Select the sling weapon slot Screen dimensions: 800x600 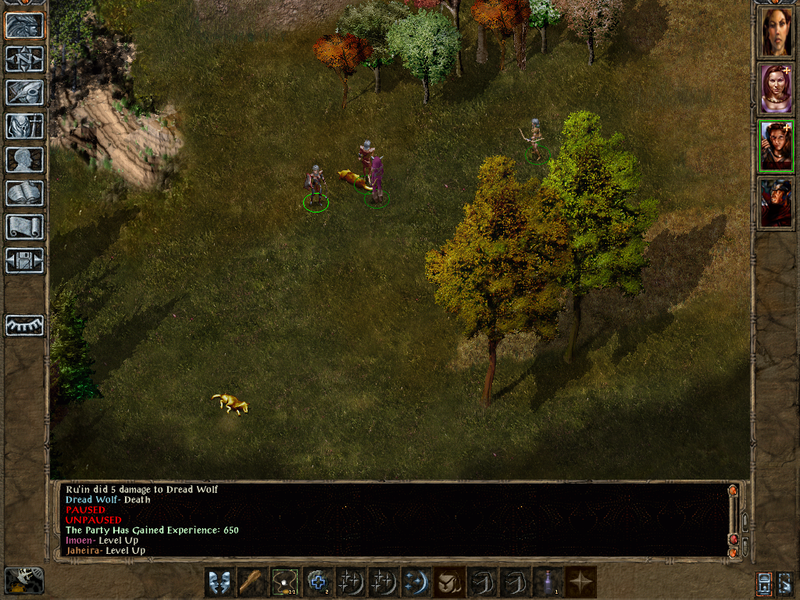[x=286, y=581]
